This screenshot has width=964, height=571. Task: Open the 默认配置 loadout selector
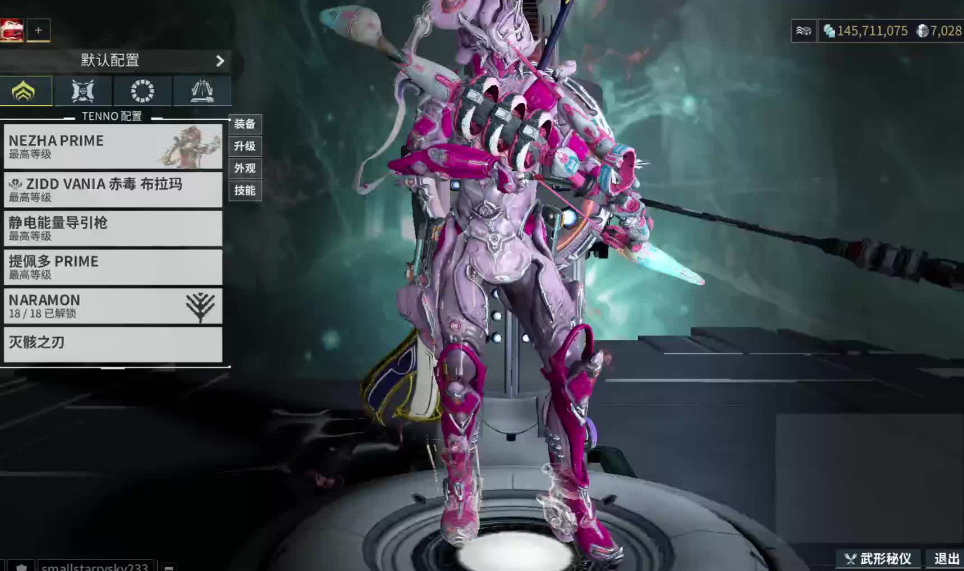click(116, 61)
